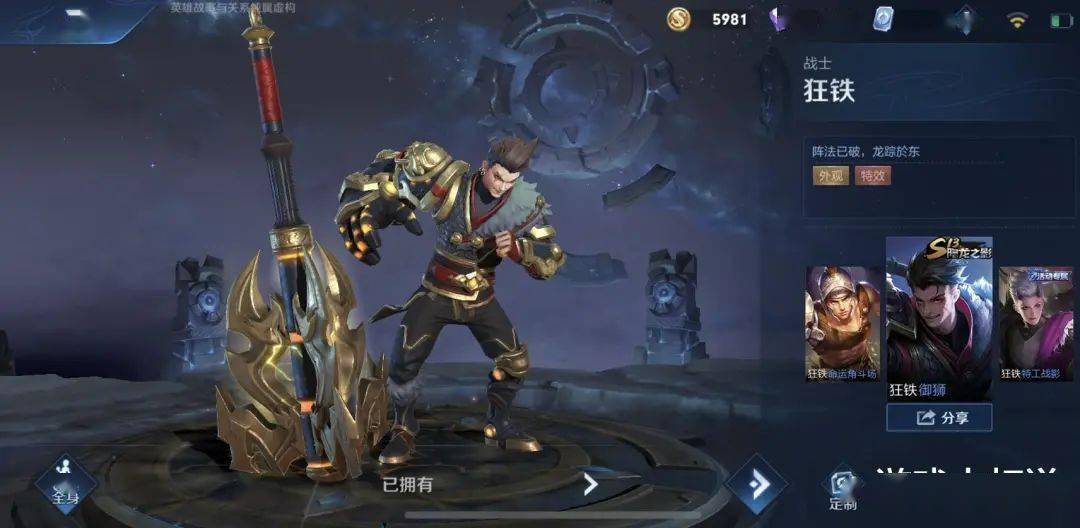Go back using the top-left tab
Viewport: 1080px width, 528px height.
(75, 16)
